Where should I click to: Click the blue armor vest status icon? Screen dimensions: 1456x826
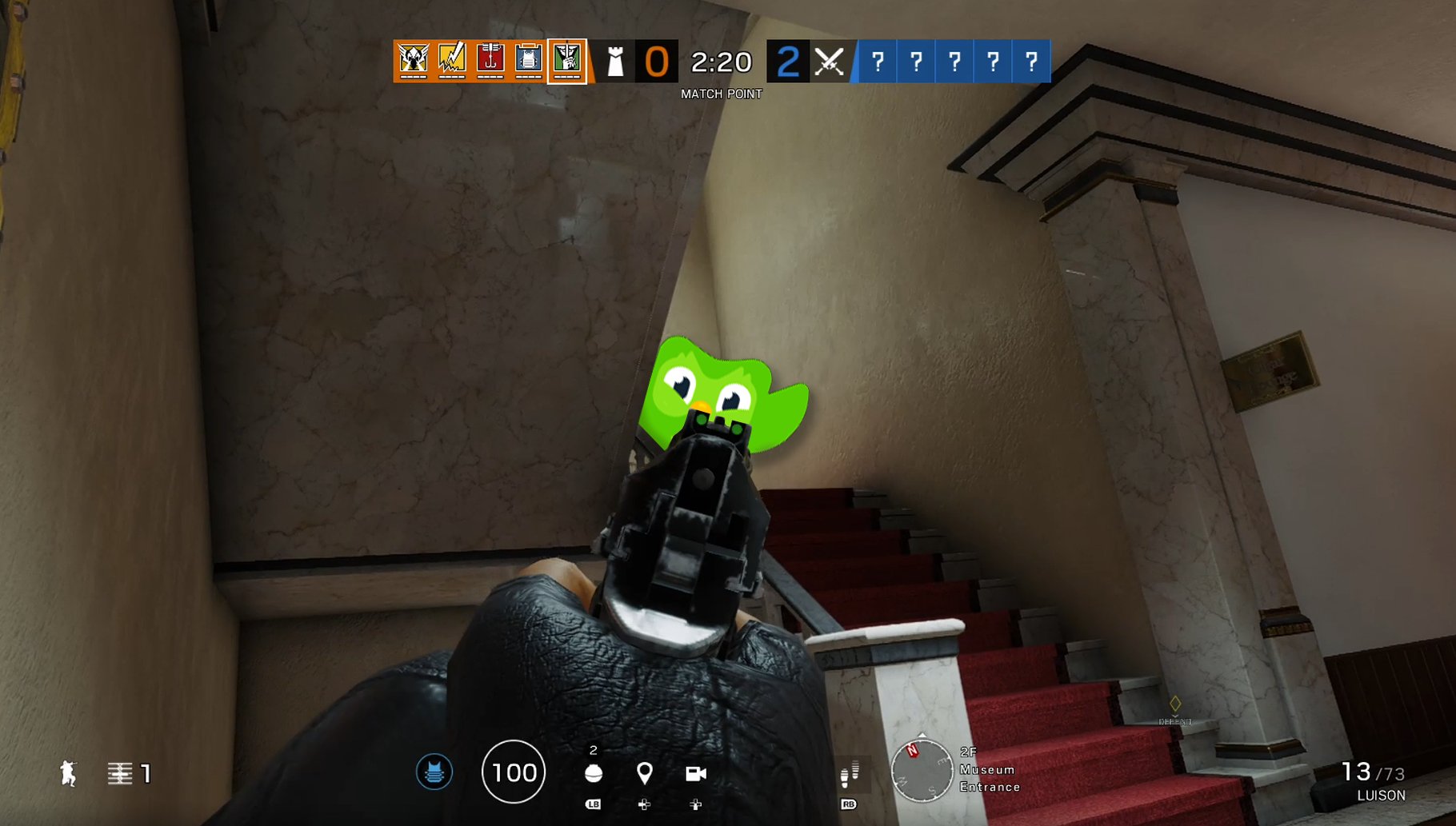(434, 772)
